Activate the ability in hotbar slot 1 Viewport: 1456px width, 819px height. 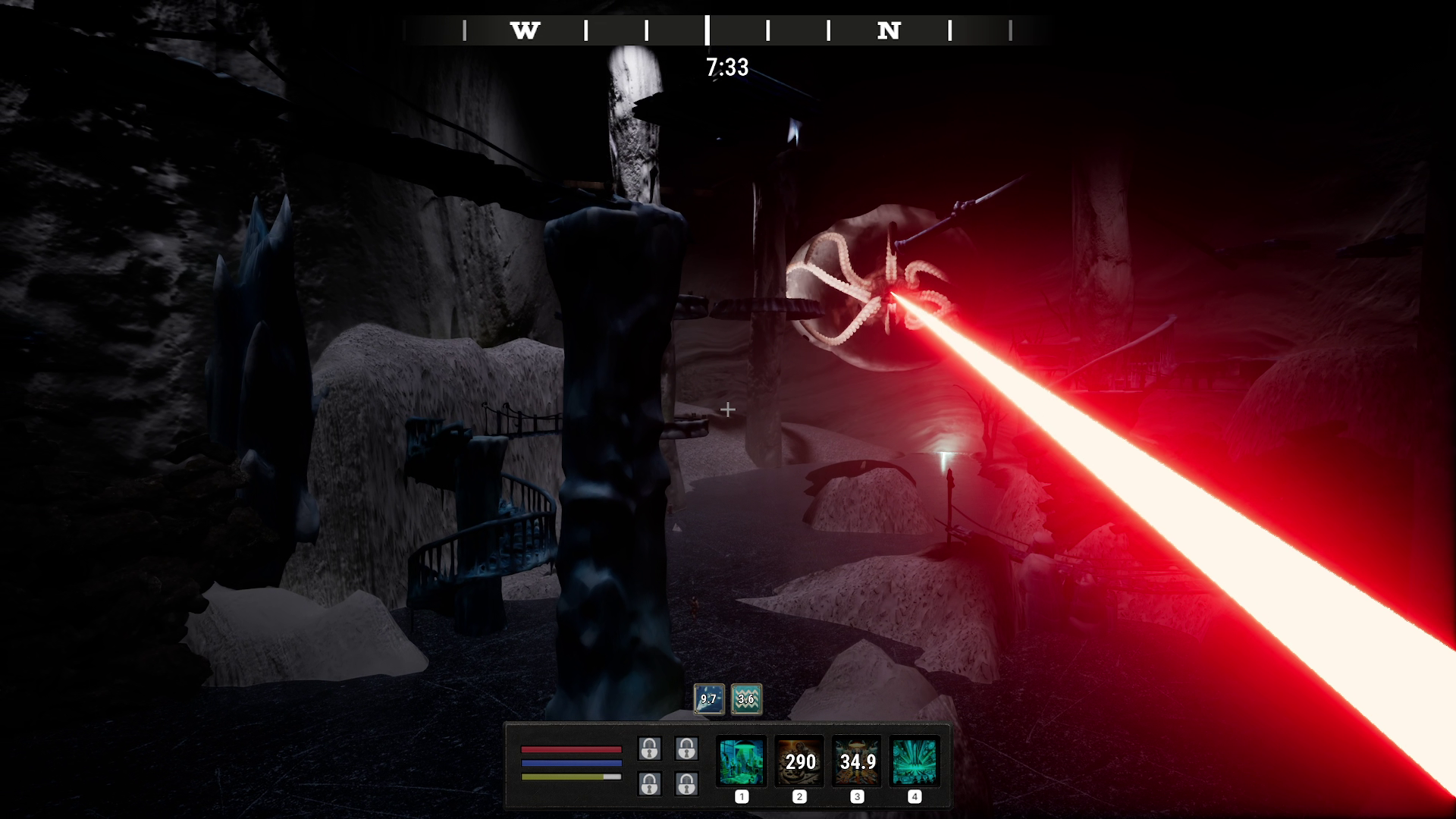741,761
